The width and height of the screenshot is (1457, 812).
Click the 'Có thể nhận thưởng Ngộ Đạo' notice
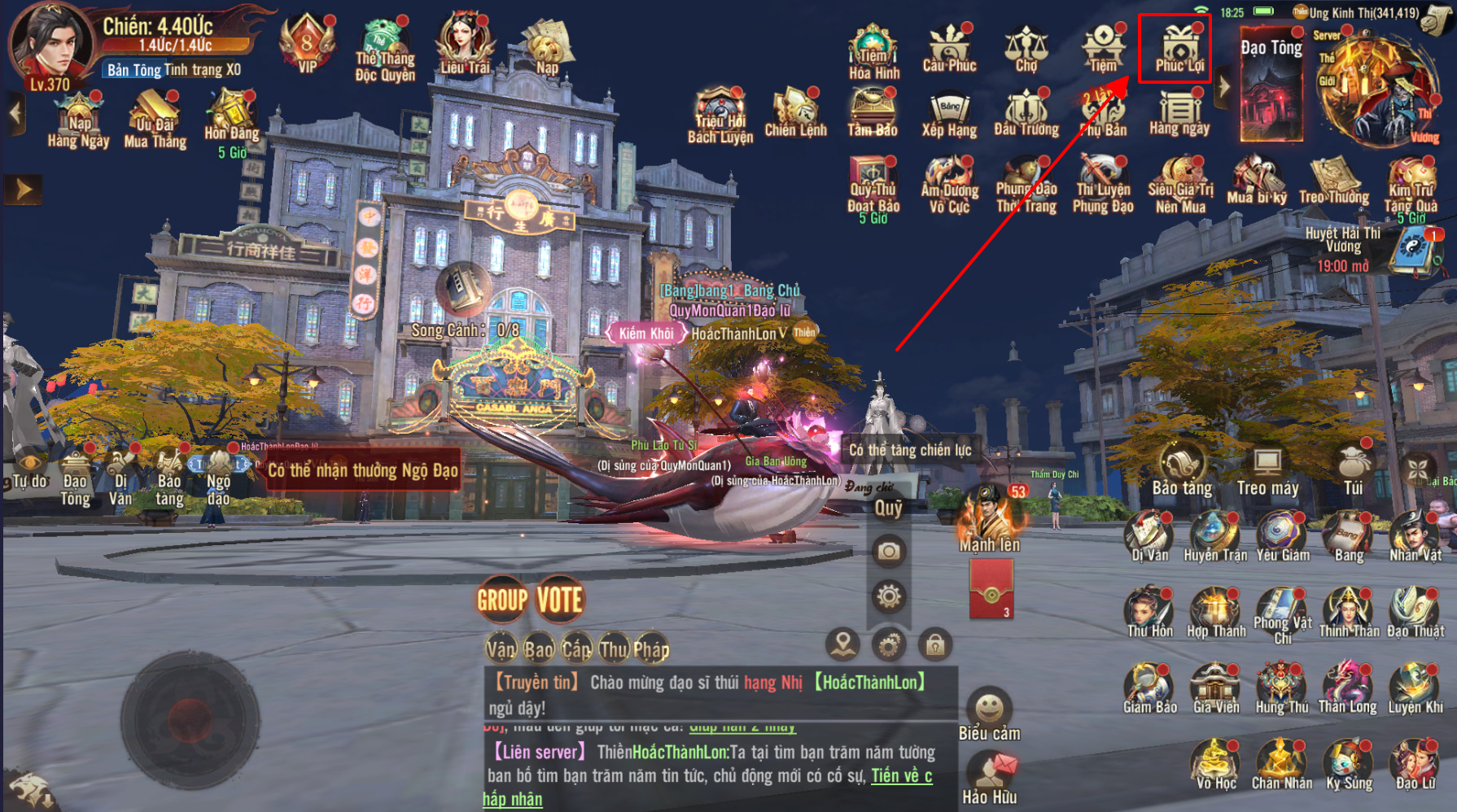click(363, 470)
